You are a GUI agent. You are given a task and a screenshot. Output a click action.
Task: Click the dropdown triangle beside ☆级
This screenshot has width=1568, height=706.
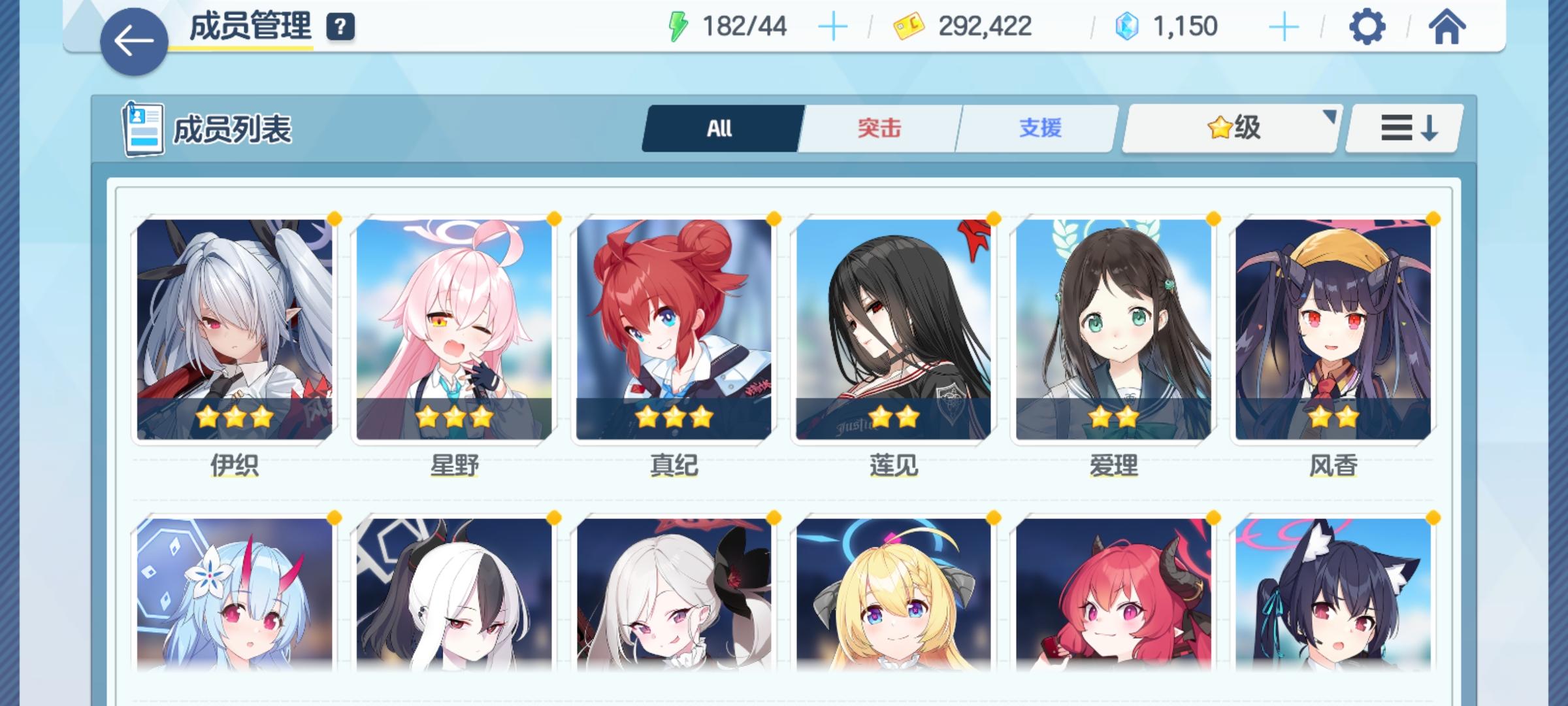pyautogui.click(x=1330, y=116)
